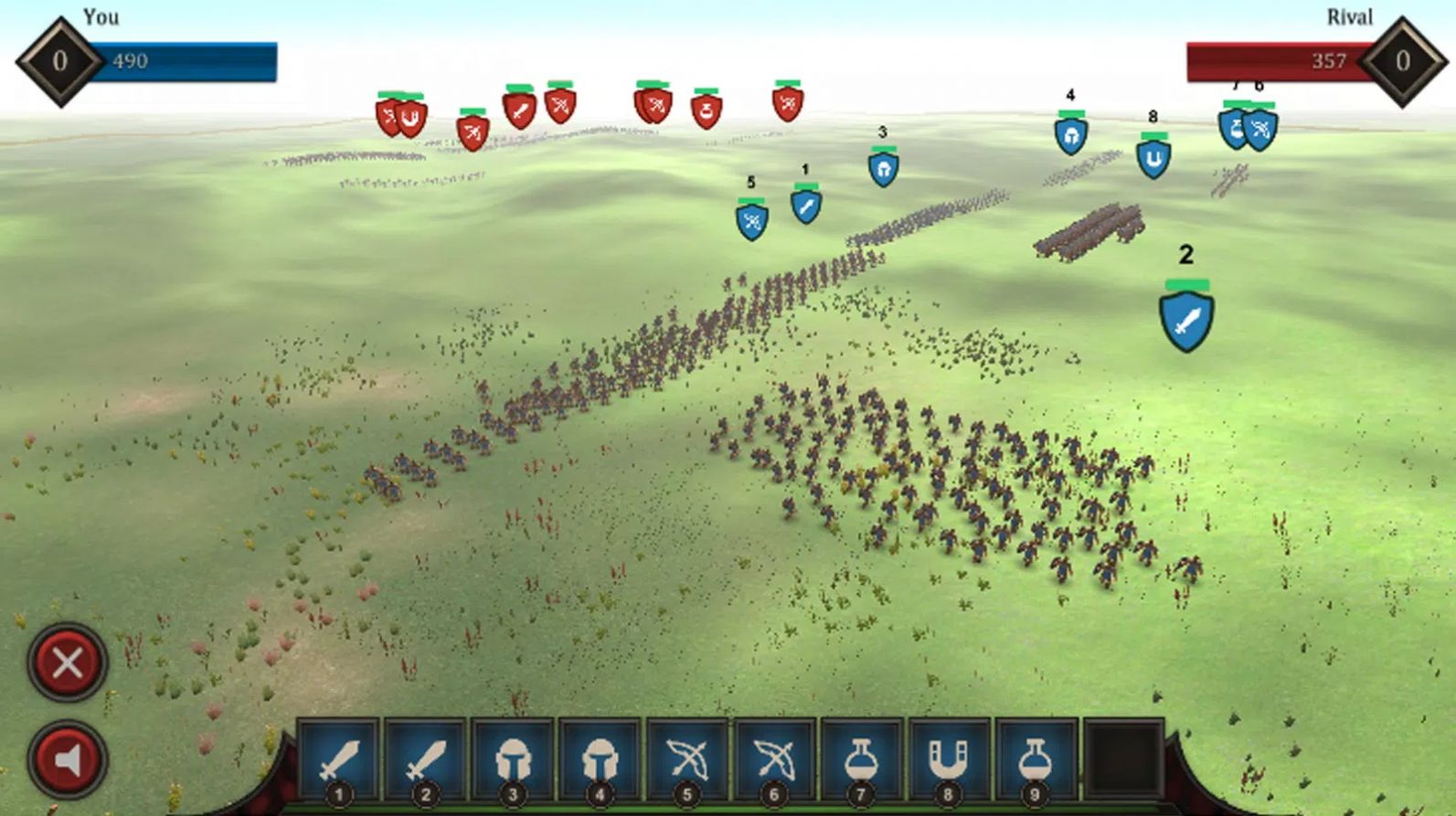The height and width of the screenshot is (816, 1456).
Task: Select sword unit slot 1 in the bar
Action: click(x=338, y=760)
